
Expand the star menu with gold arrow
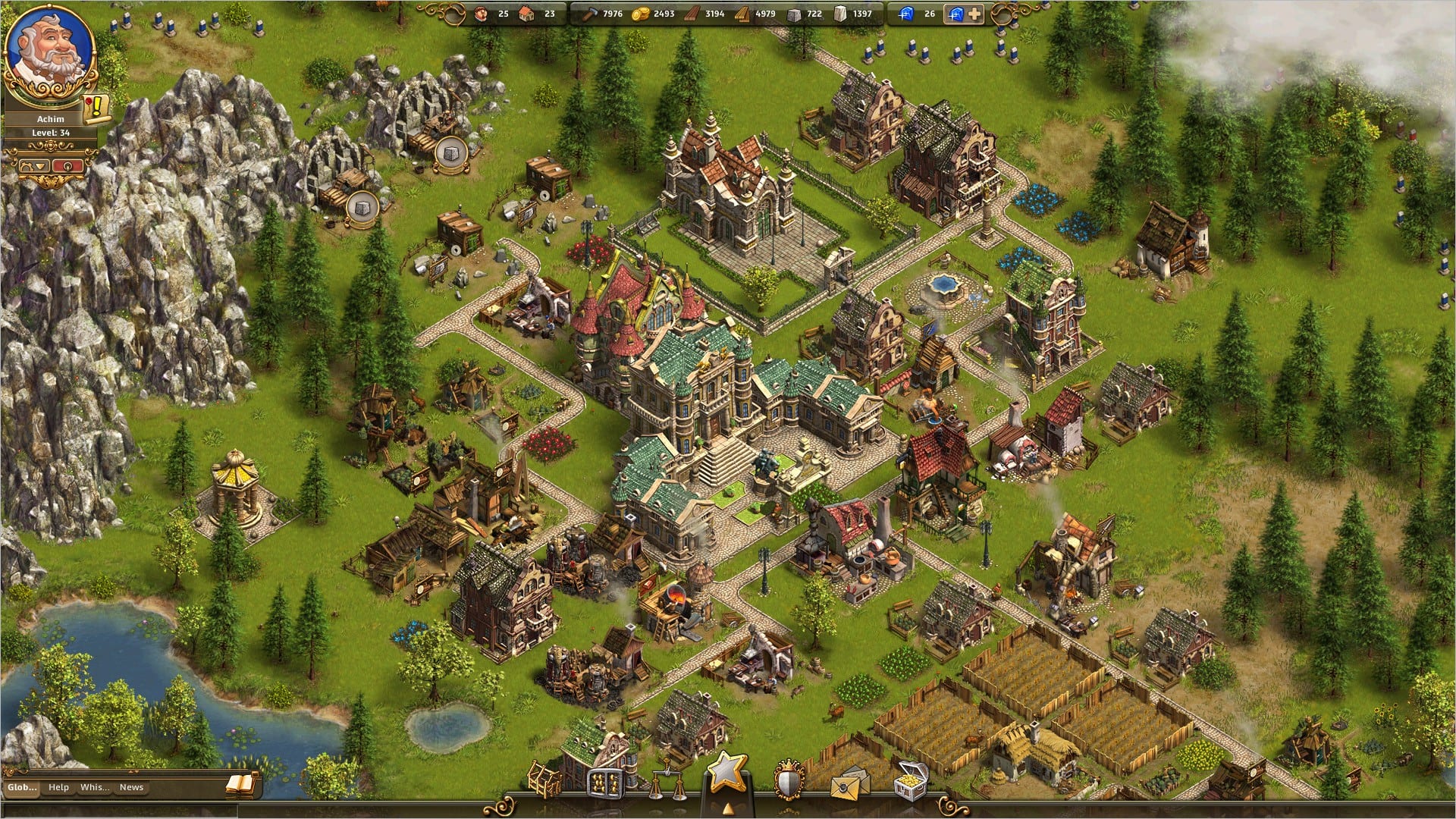(727, 807)
